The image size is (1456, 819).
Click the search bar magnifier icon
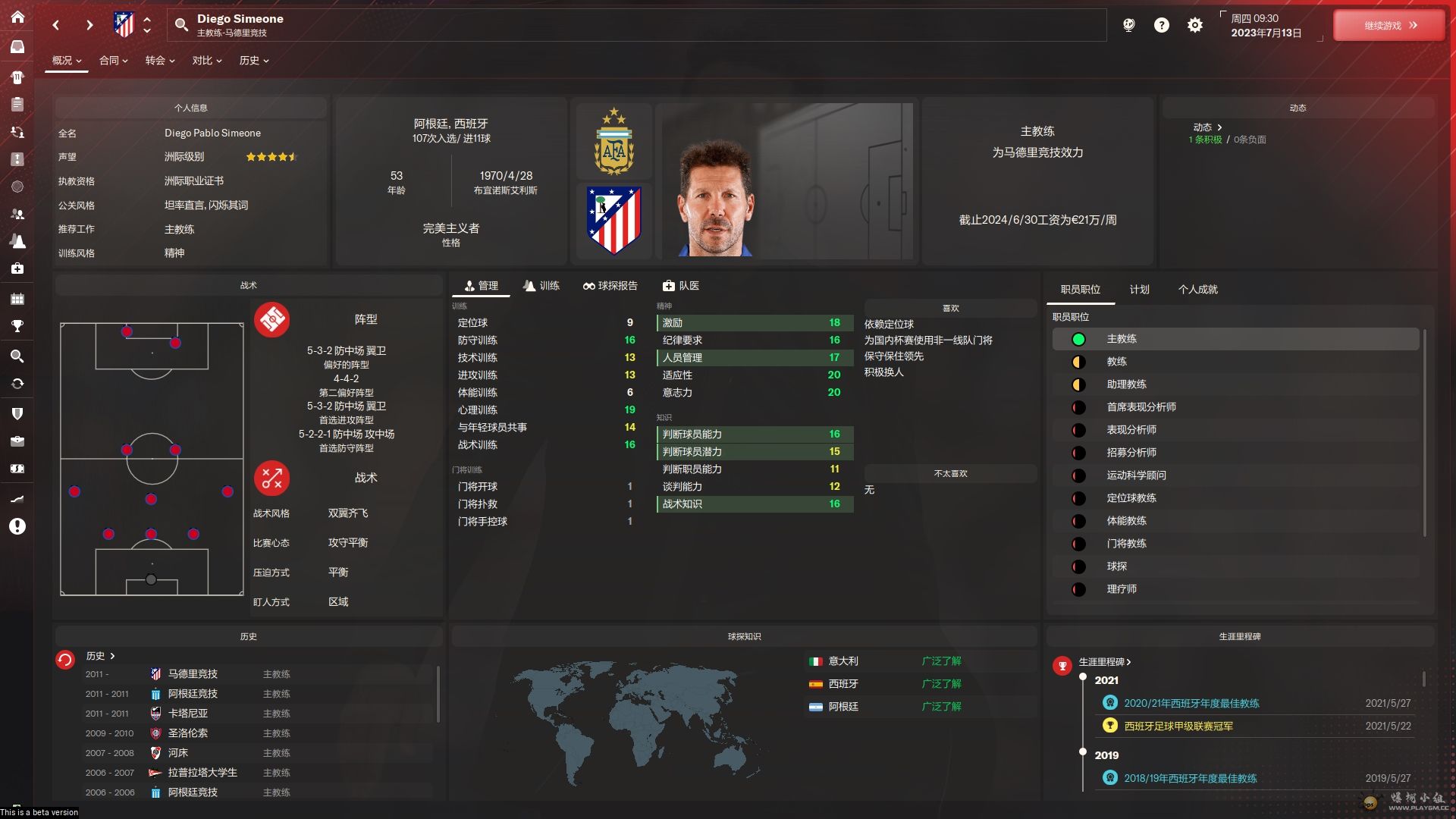coord(181,25)
